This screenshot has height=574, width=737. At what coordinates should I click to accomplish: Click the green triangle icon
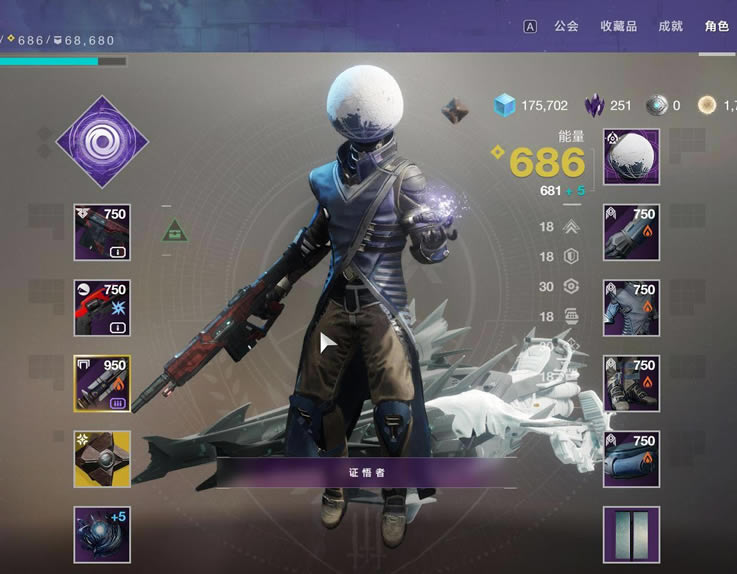tap(177, 231)
